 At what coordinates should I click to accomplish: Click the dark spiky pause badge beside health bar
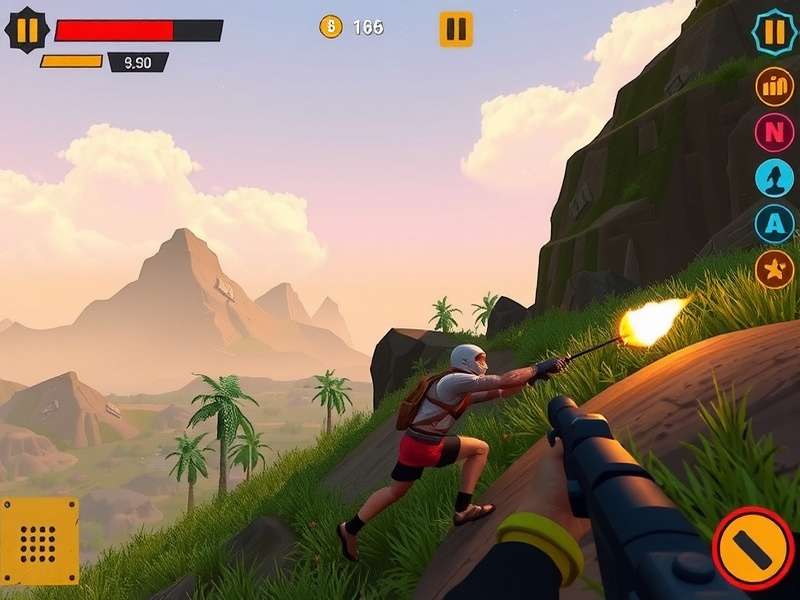(x=27, y=30)
